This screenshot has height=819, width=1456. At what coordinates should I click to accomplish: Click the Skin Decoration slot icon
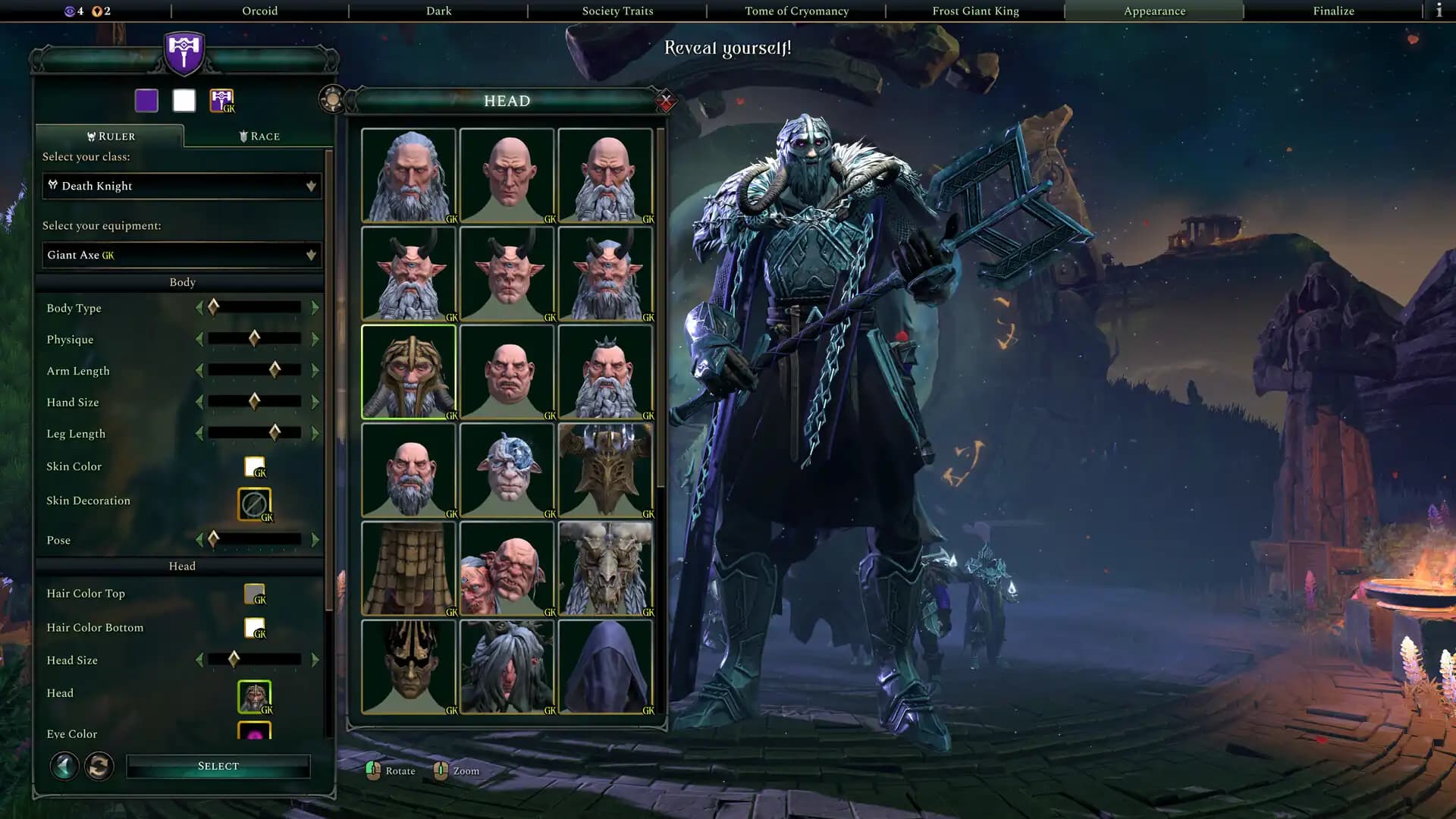click(256, 504)
